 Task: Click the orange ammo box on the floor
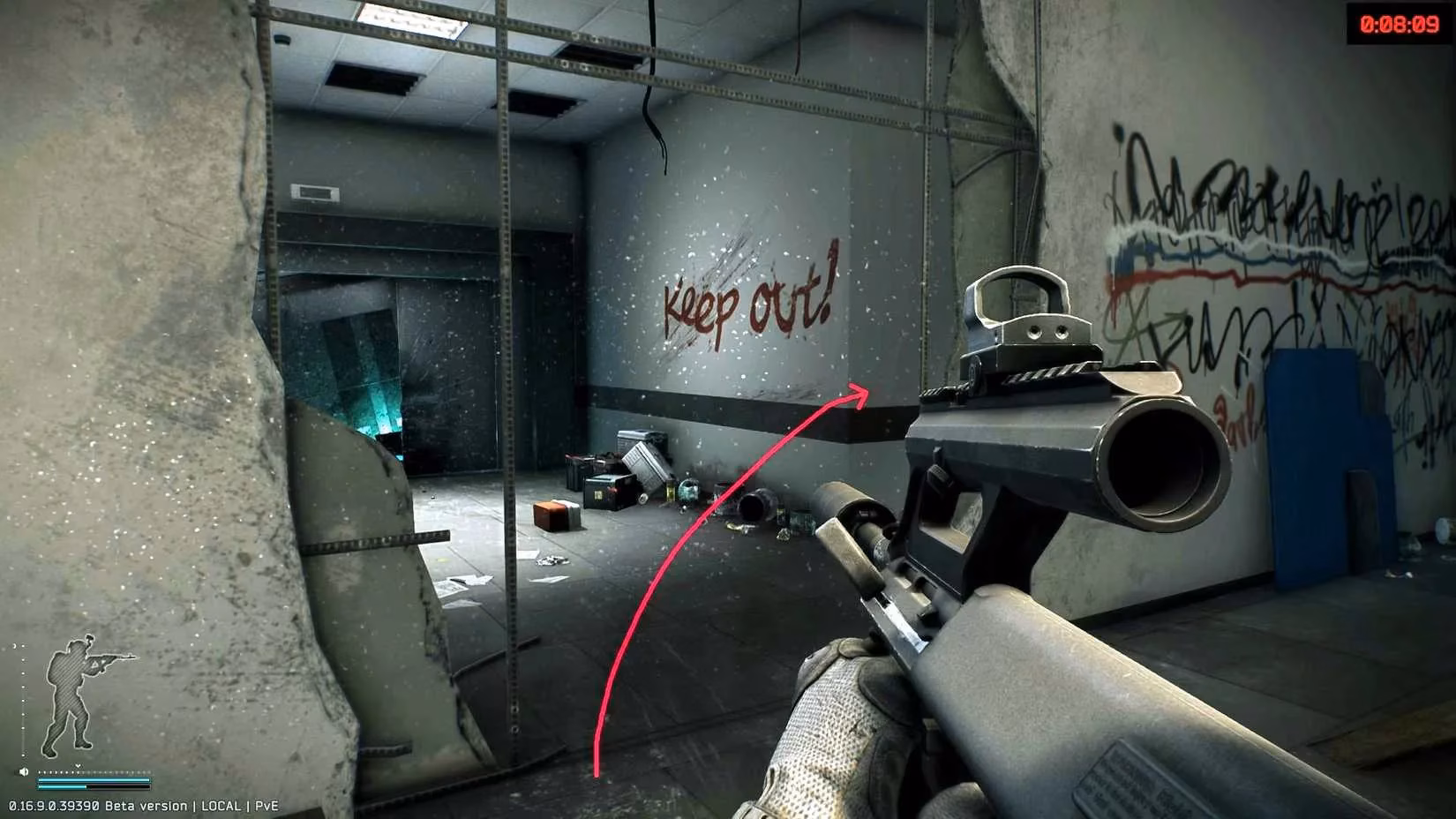coord(550,516)
